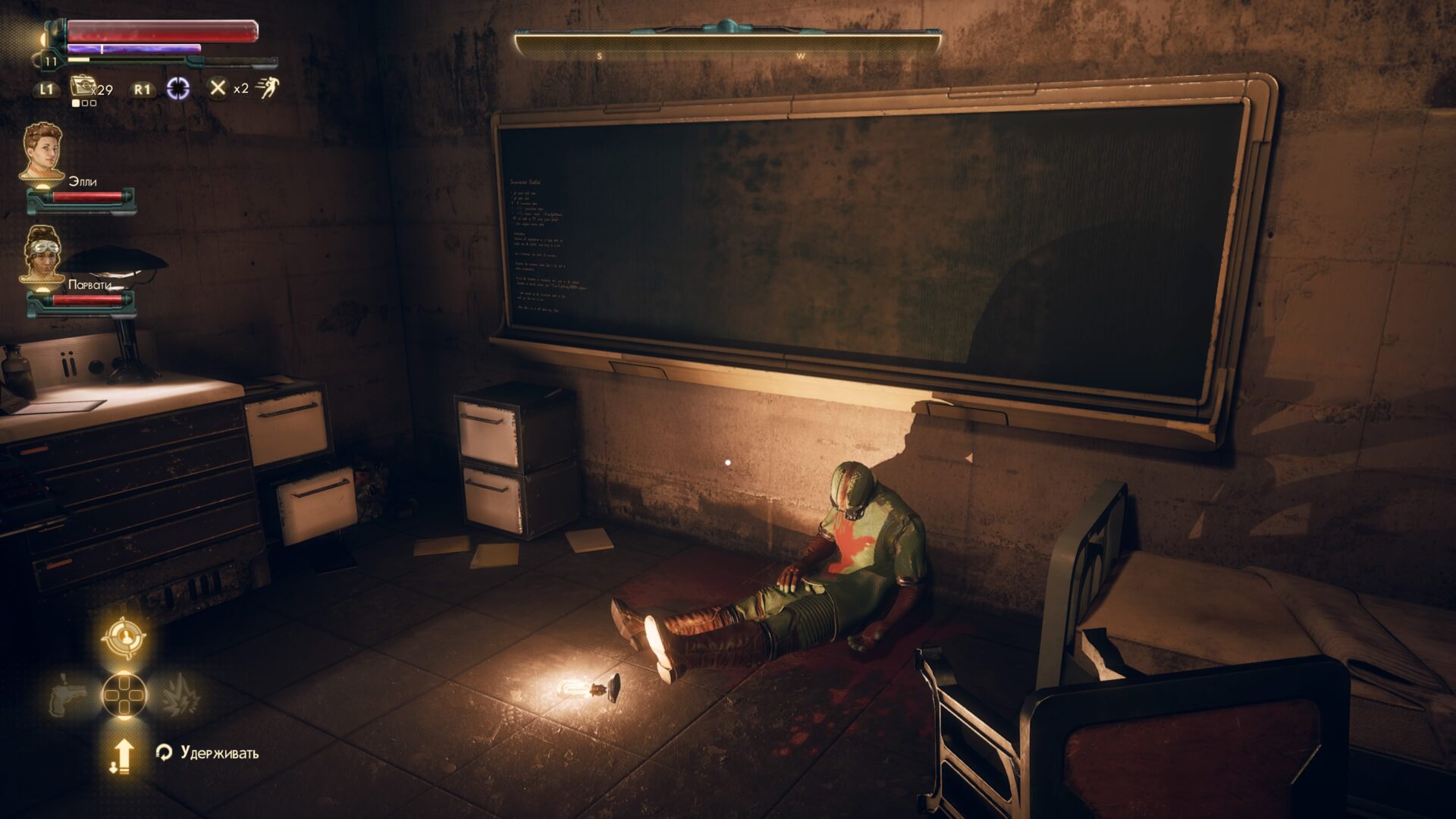Select the explosion burst companion command icon

(179, 695)
